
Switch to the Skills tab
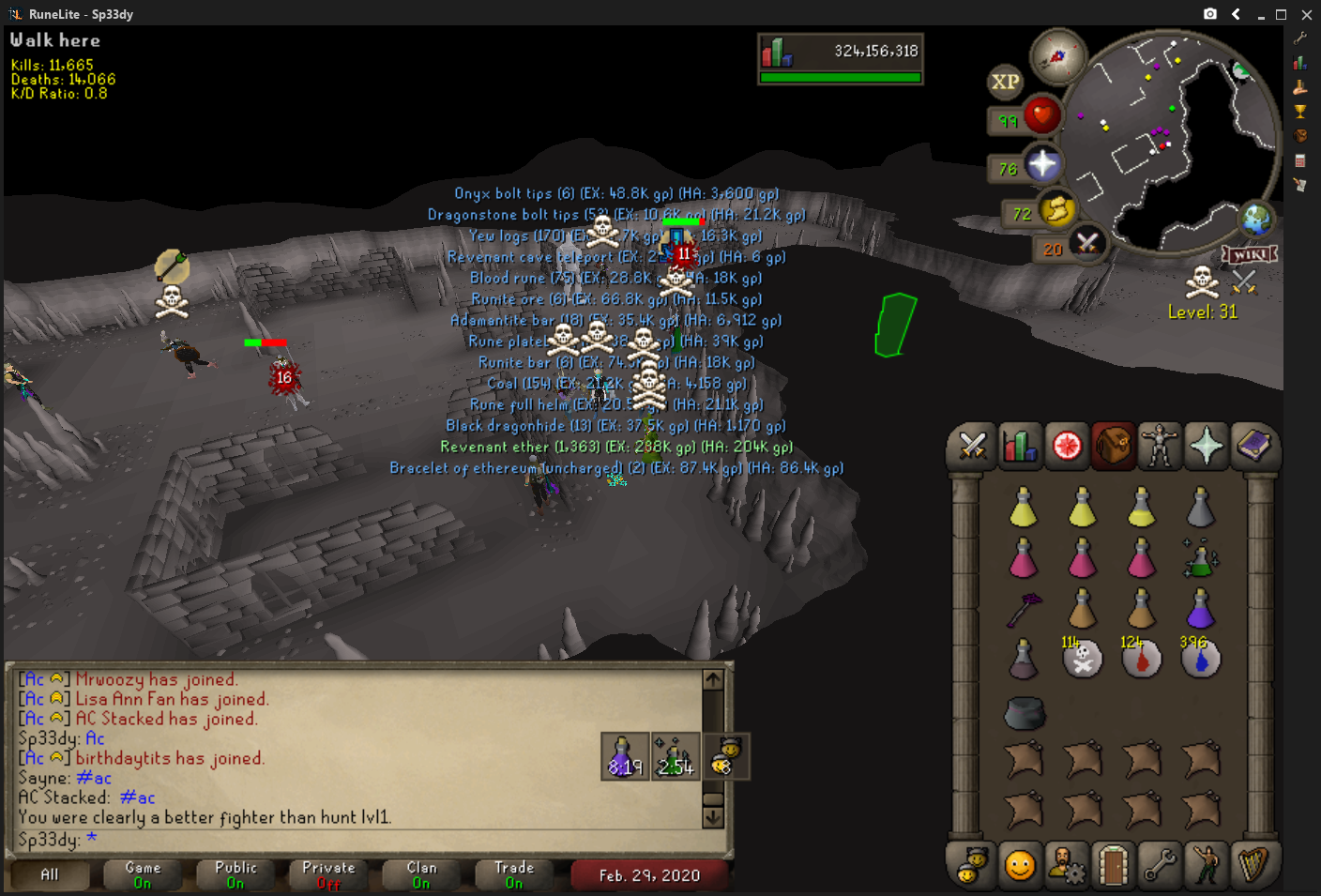pos(1019,447)
